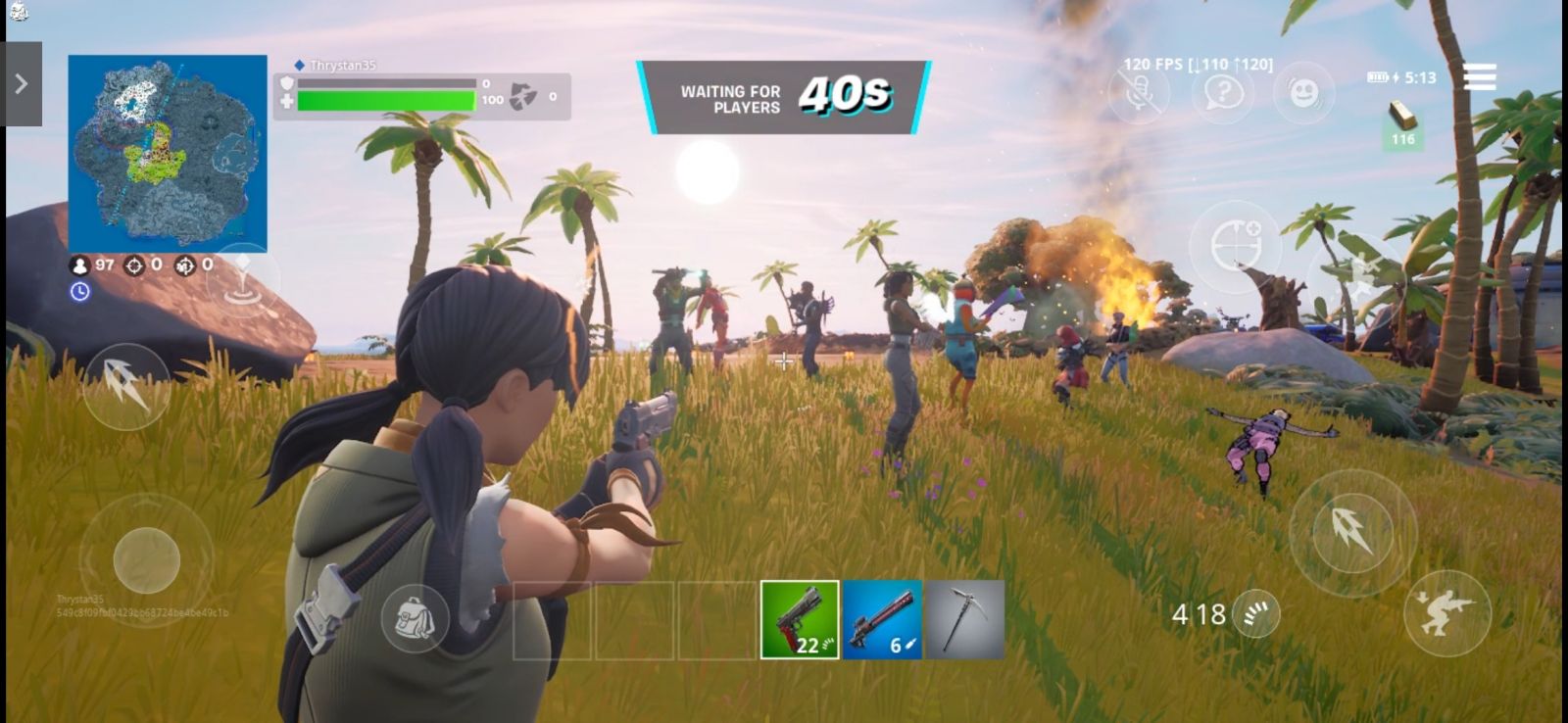Expand the side panel arrow
This screenshot has width=1568, height=723.
click(22, 84)
